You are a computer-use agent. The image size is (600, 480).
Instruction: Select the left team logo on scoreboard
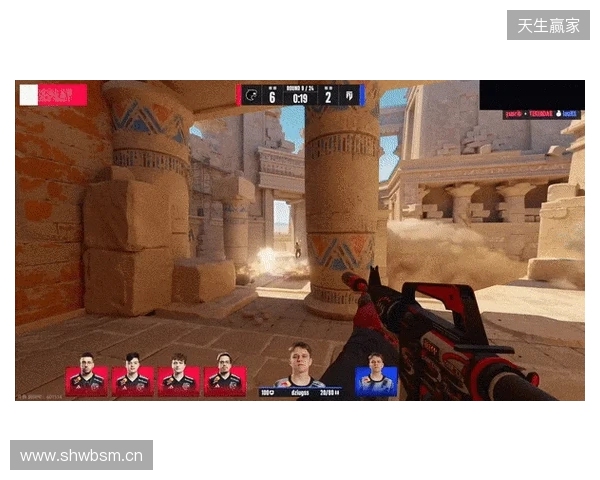click(251, 95)
